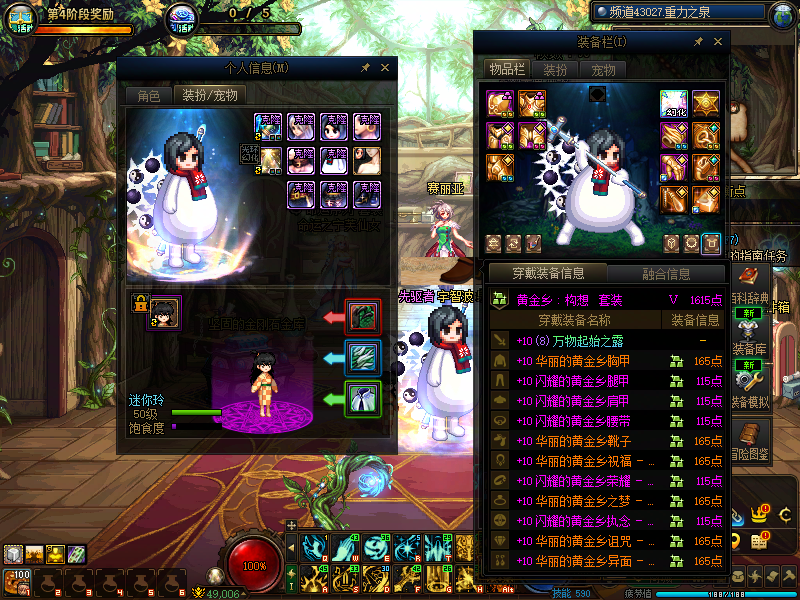Select the golden star title slot
The height and width of the screenshot is (600, 800).
pyautogui.click(x=707, y=104)
